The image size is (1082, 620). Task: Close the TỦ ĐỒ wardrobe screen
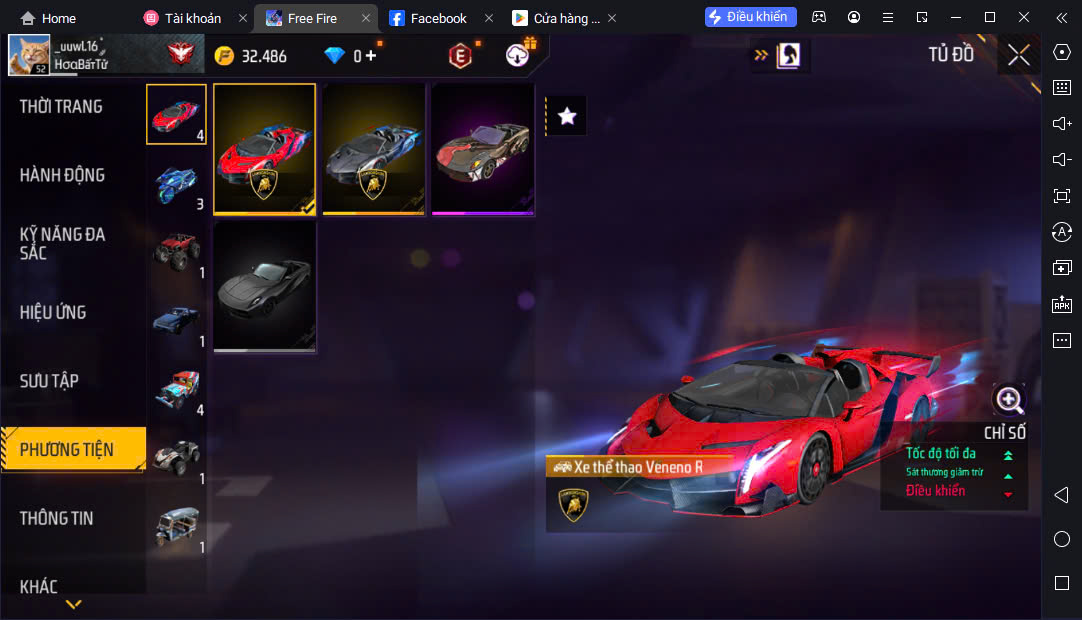click(x=1019, y=55)
